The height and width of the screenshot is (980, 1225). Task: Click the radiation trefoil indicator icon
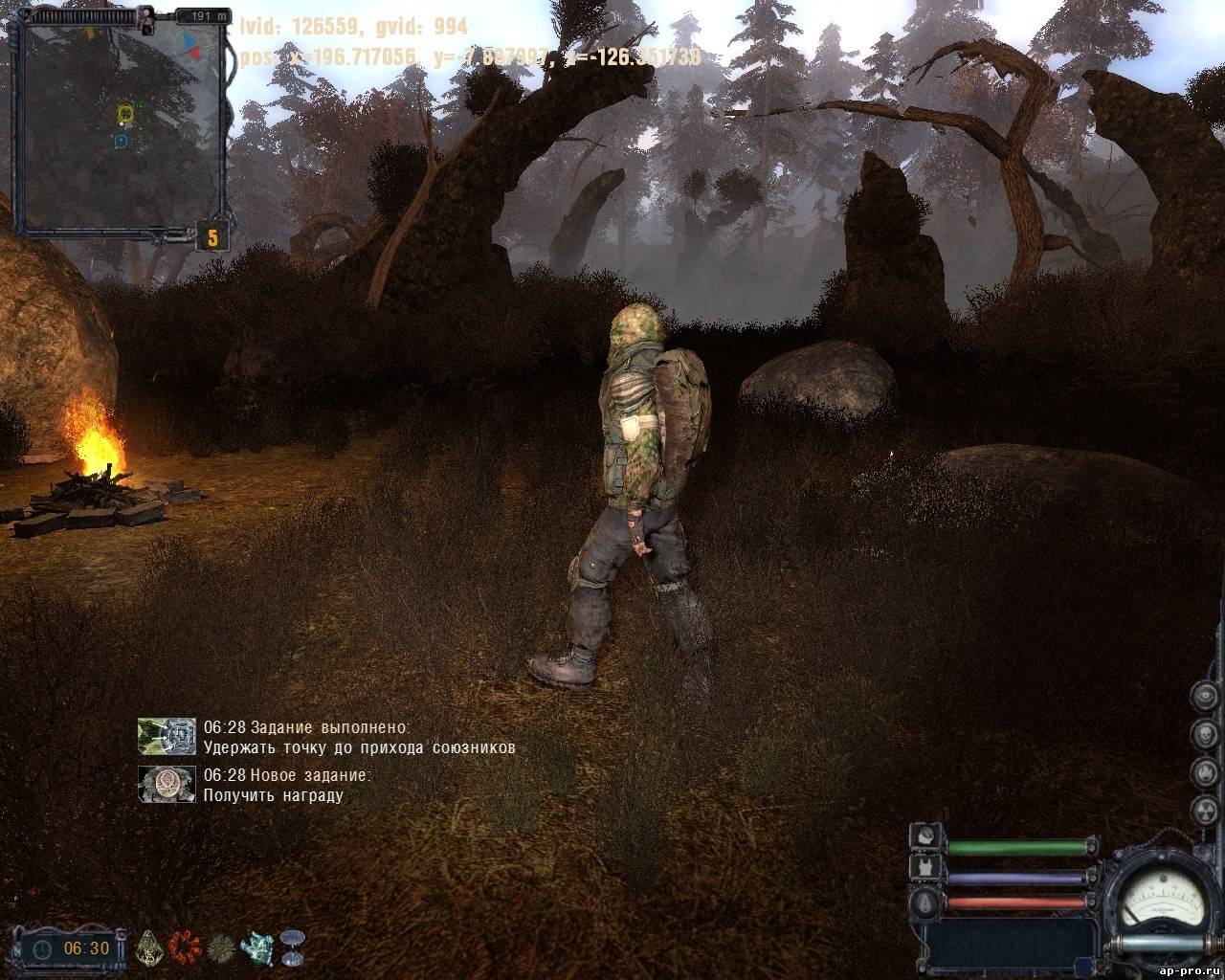tap(1204, 810)
